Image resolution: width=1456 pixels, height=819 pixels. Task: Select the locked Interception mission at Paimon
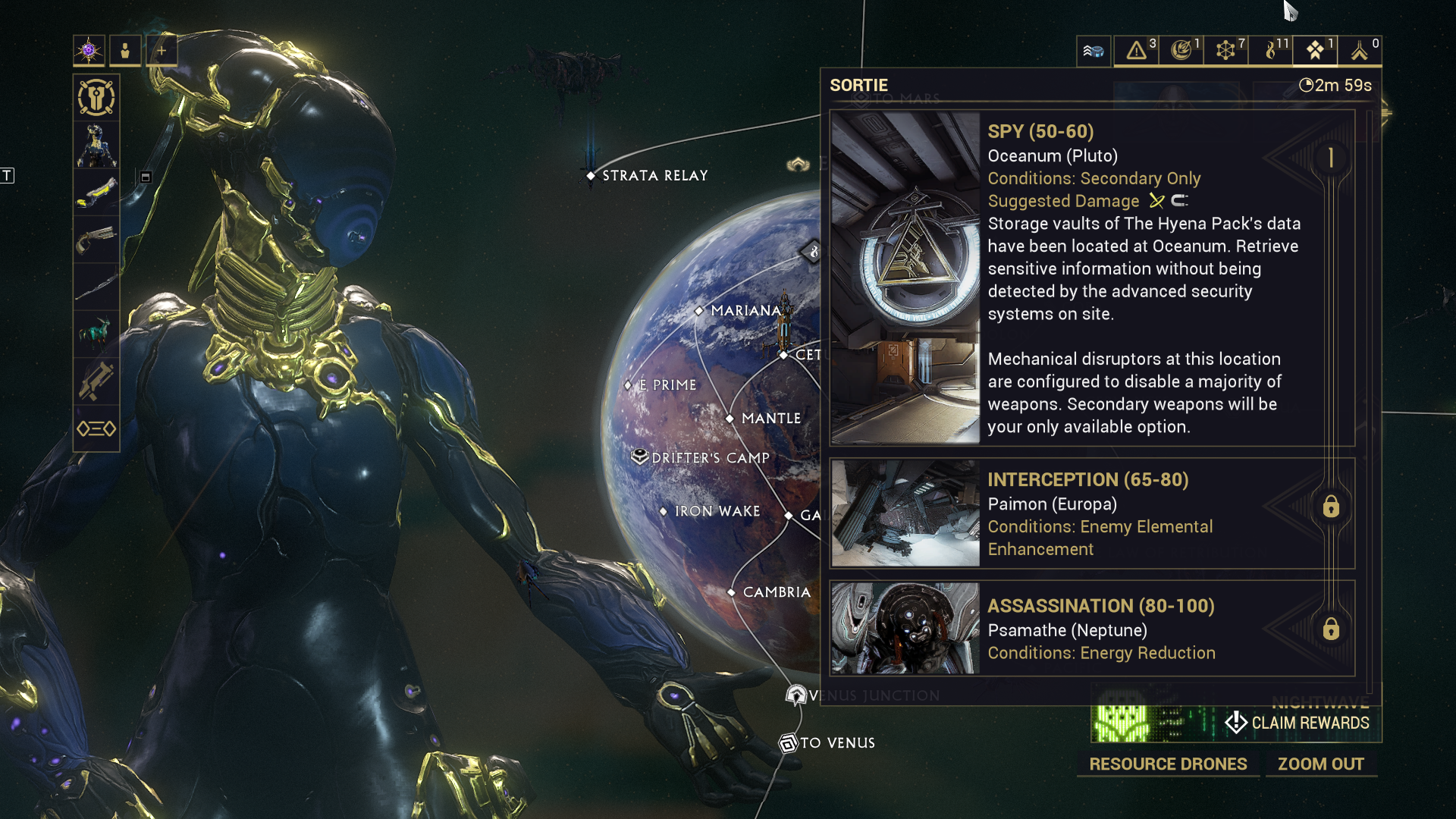coord(1092,513)
